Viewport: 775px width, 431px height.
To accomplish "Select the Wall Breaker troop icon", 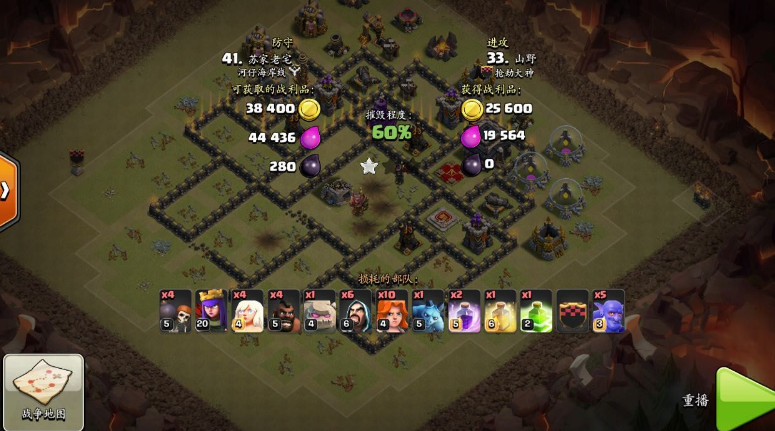I will [176, 312].
